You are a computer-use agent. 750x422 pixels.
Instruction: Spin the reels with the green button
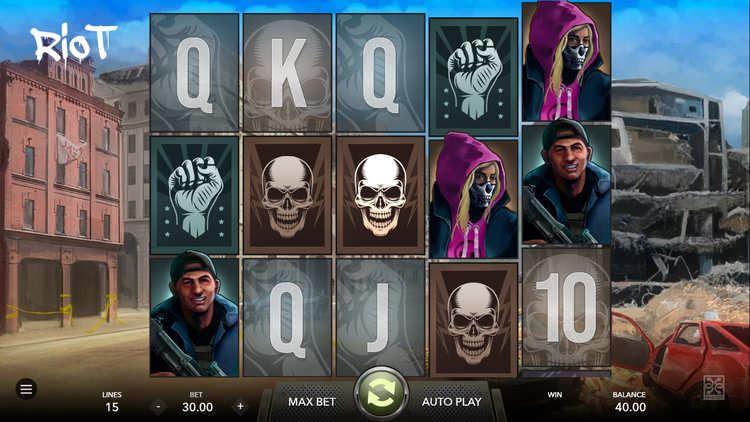pos(381,393)
